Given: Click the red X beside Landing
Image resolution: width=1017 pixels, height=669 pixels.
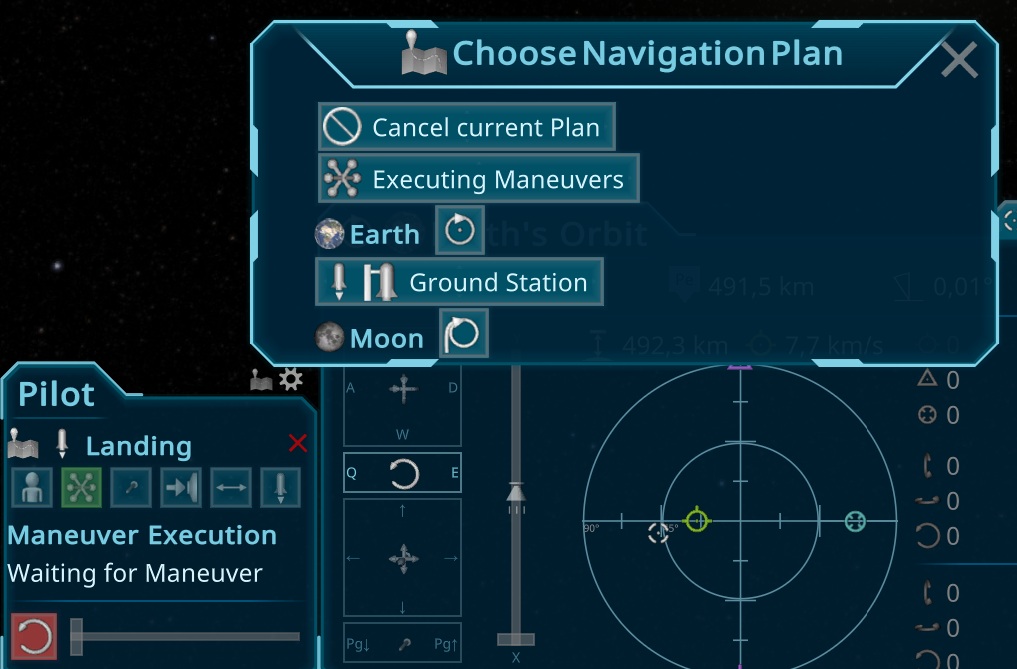Looking at the screenshot, I should (x=297, y=443).
